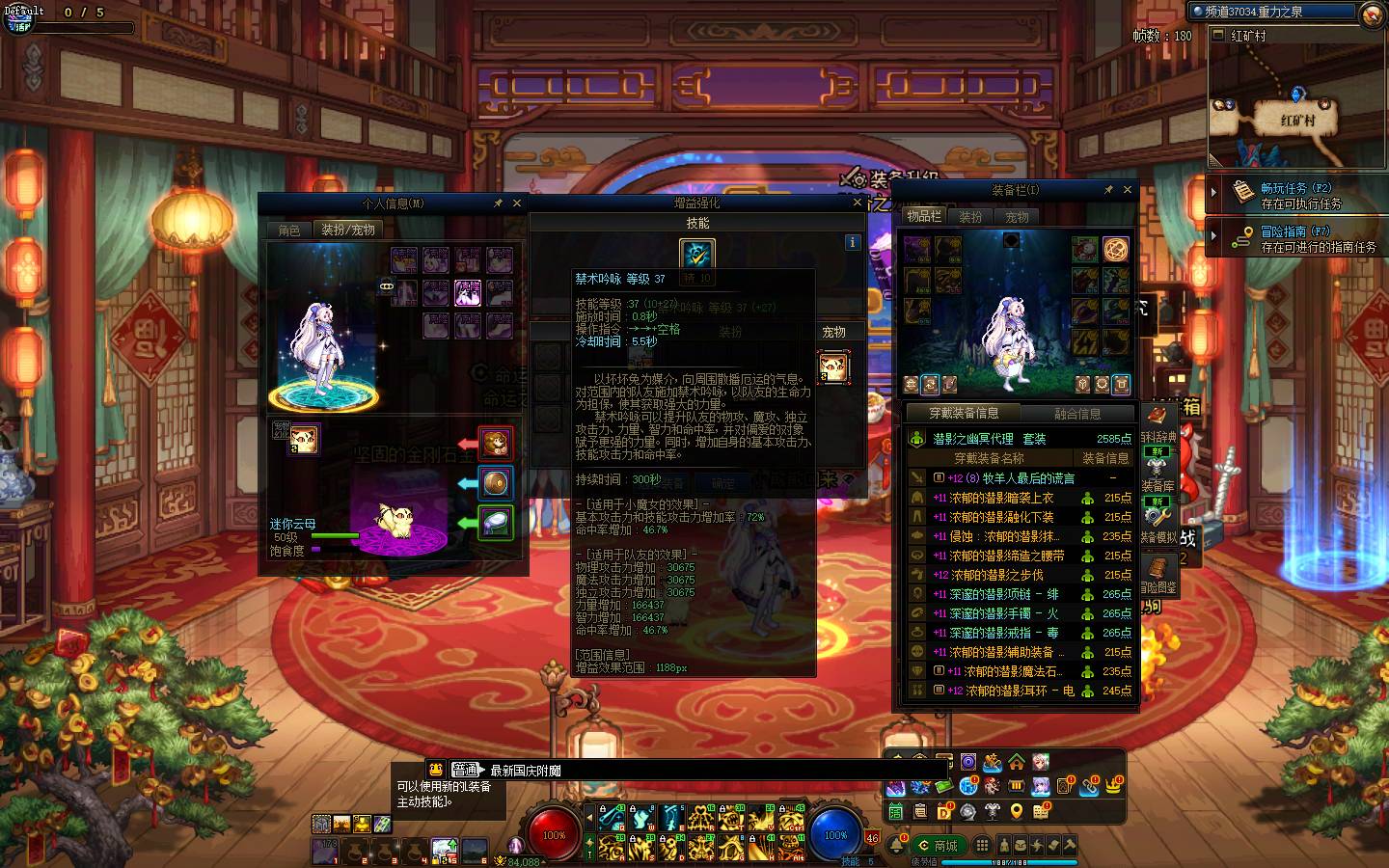Open the nine-dot grid menu button
Screen dimensions: 1389x868
coord(982,846)
